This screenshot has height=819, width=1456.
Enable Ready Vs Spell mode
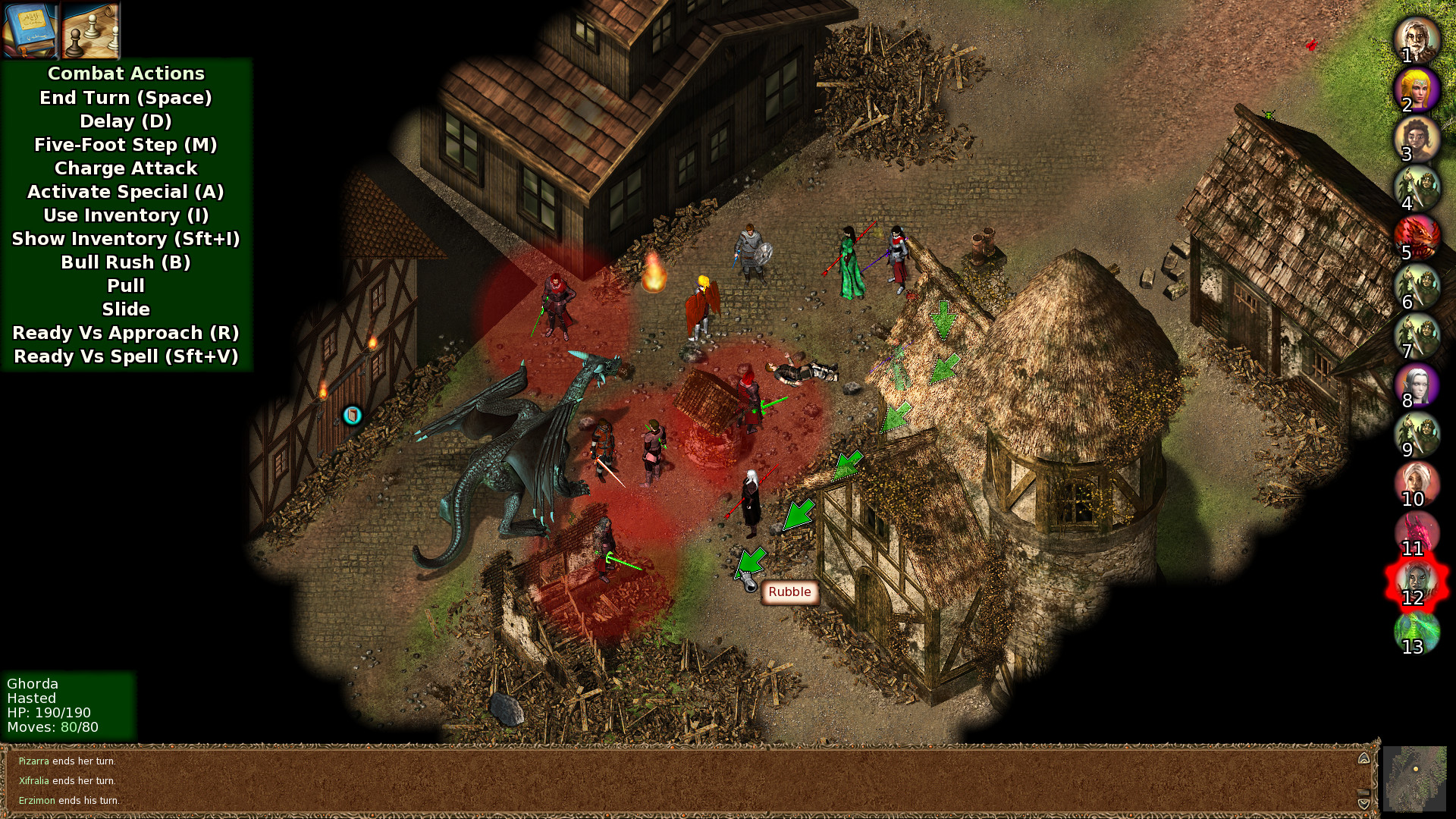(126, 356)
